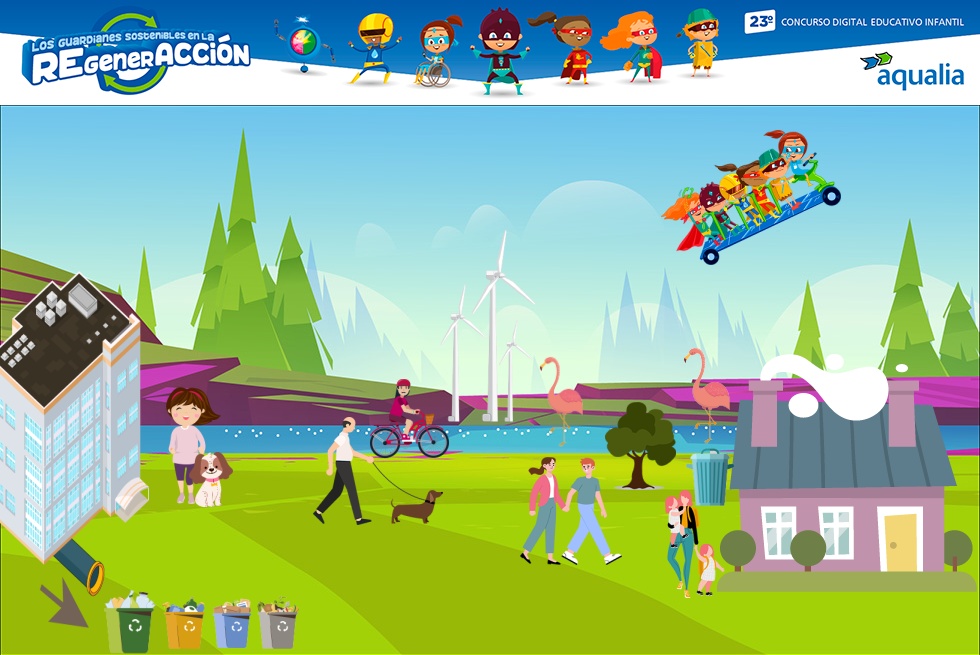Viewport: 980px width, 655px height.
Task: Open the aqualia logo link
Action: click(x=912, y=70)
